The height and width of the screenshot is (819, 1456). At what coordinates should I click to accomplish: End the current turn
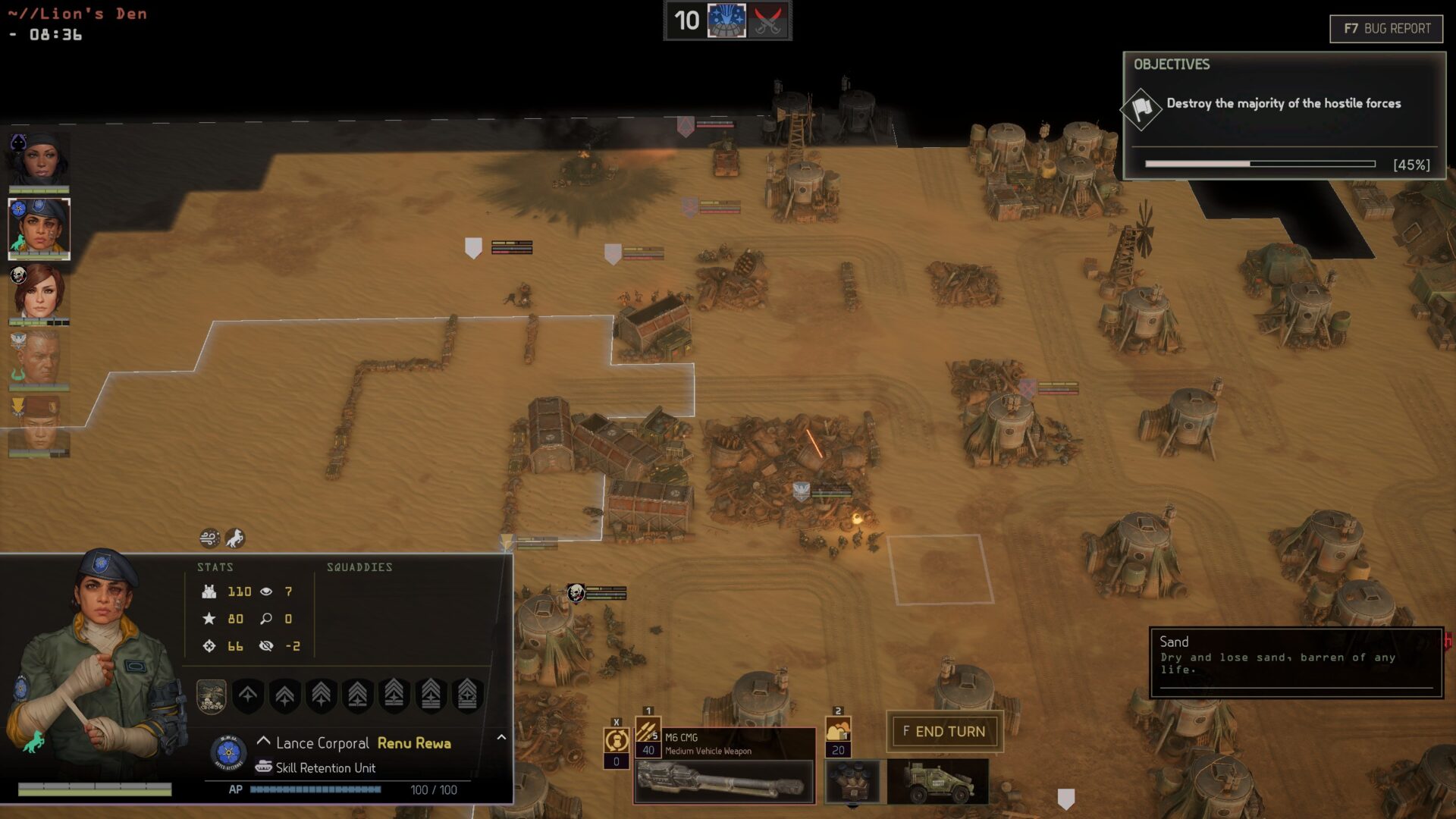(x=944, y=732)
